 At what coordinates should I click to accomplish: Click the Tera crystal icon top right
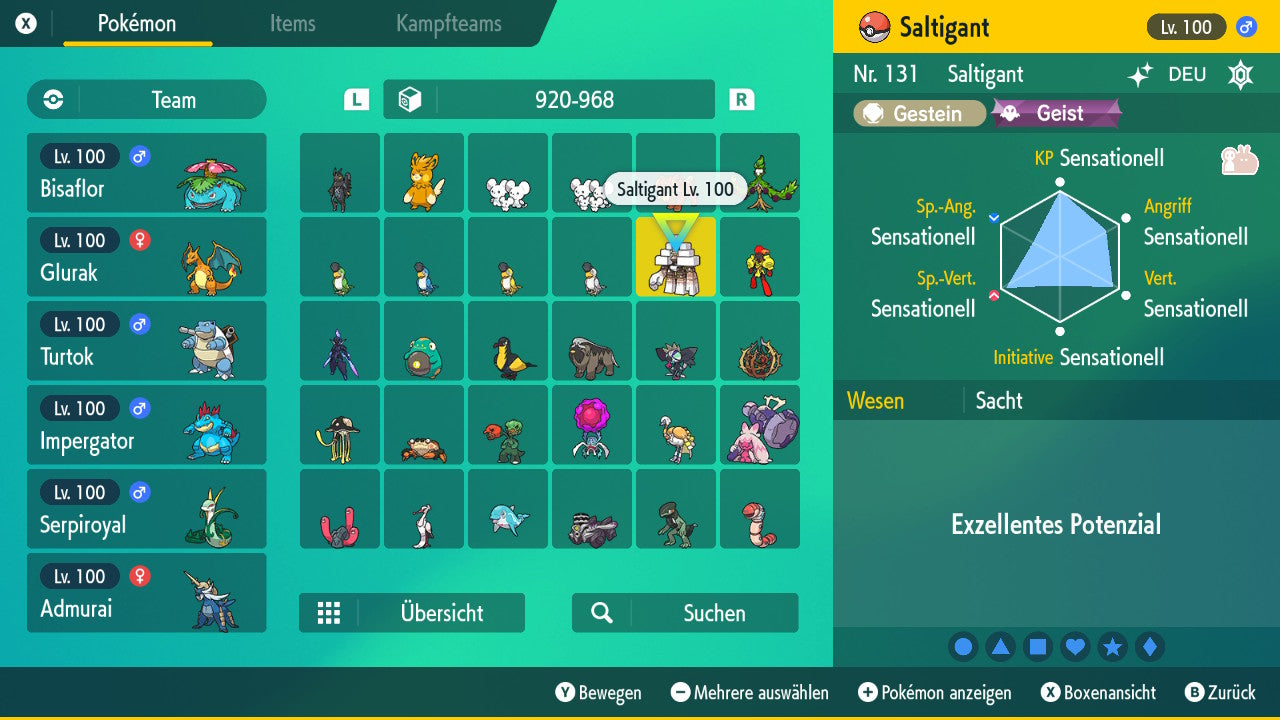(x=1240, y=74)
